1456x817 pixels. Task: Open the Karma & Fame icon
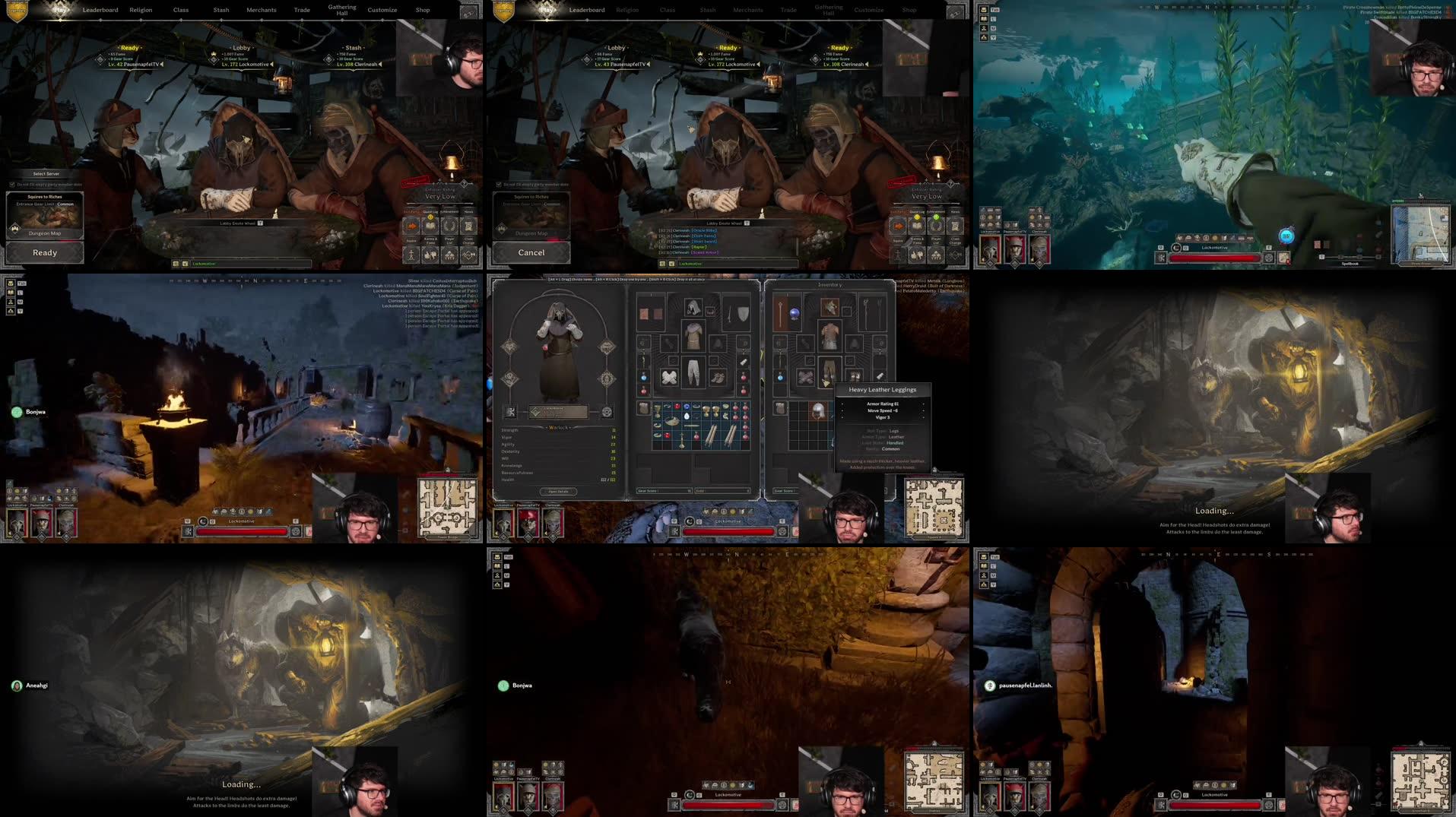coord(430,255)
